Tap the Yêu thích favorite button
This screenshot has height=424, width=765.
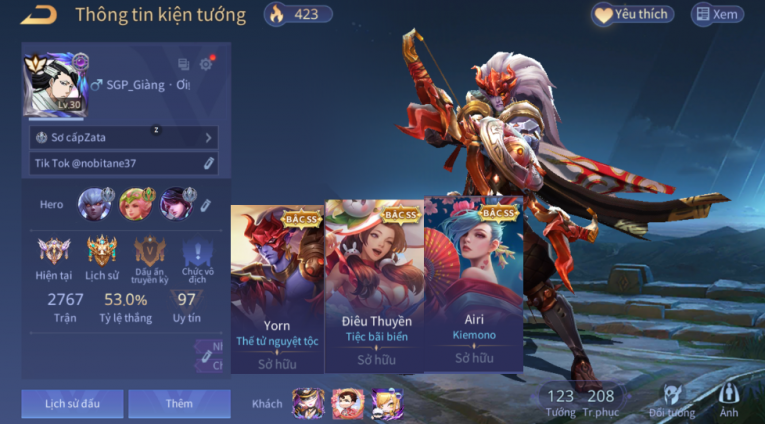(x=633, y=14)
